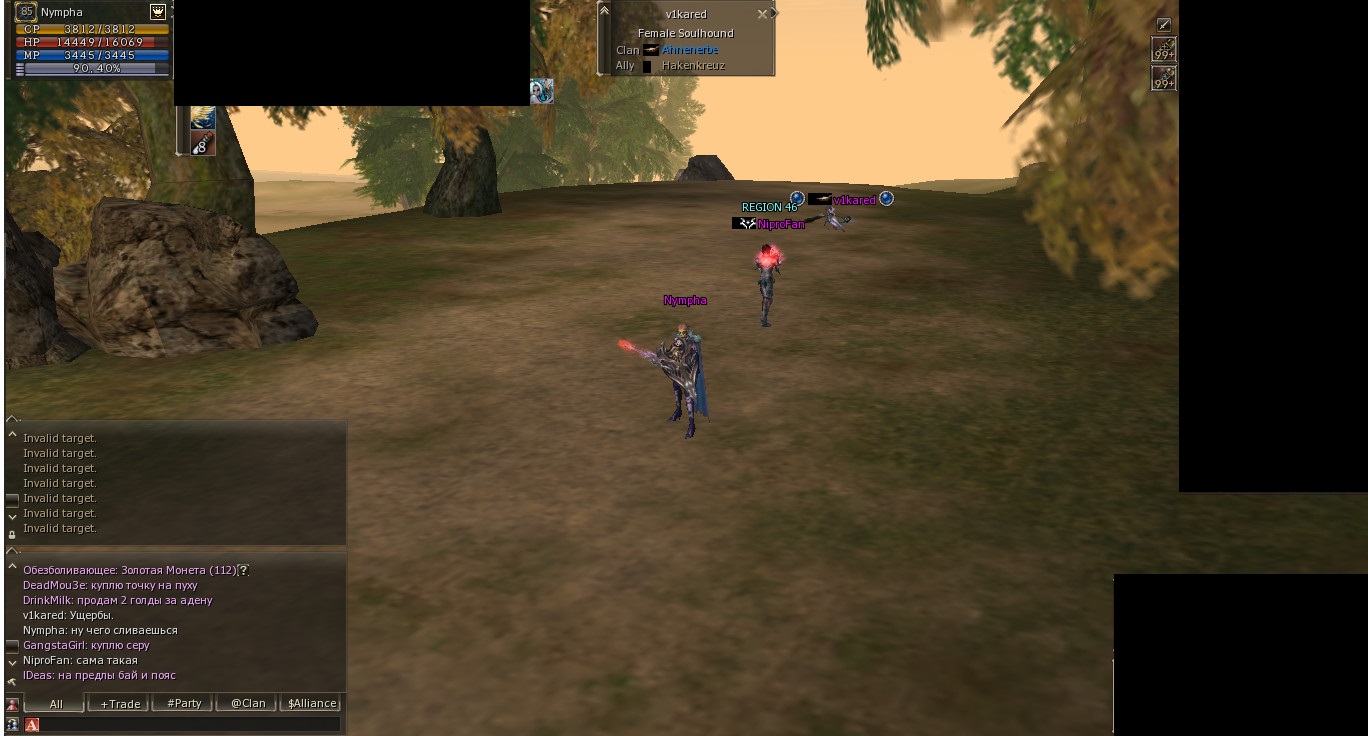Click the red person icon below the chat tabs
Screen dimensions: 1368x736
point(12,703)
